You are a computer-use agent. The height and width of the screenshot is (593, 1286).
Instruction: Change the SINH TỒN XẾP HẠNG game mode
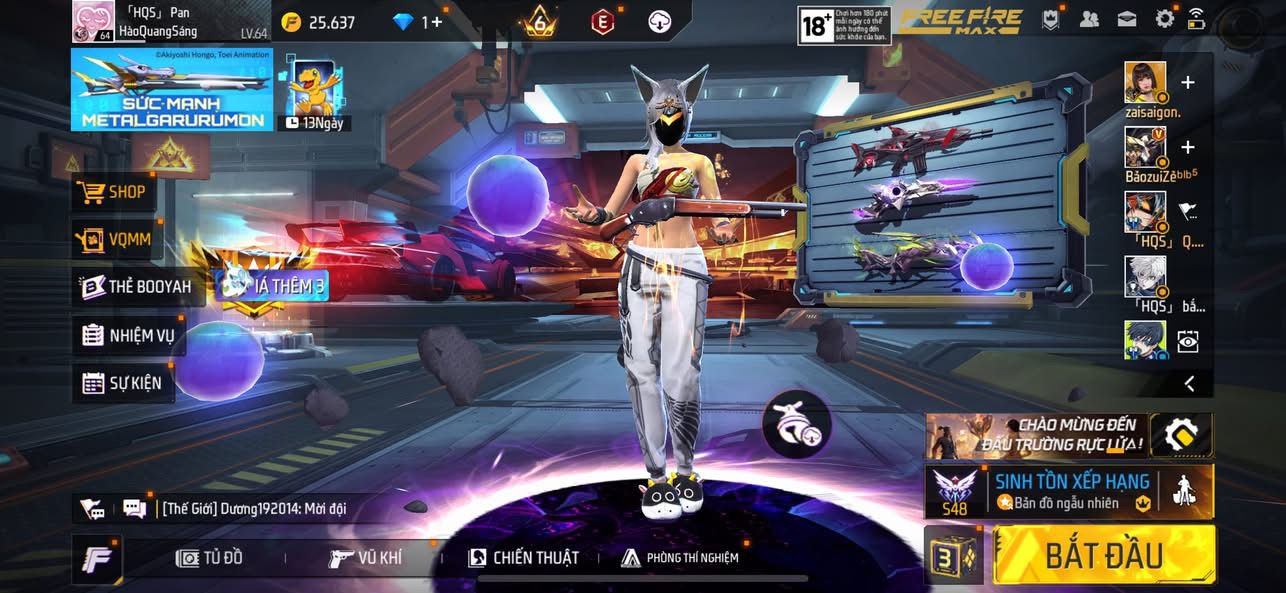(x=1070, y=491)
